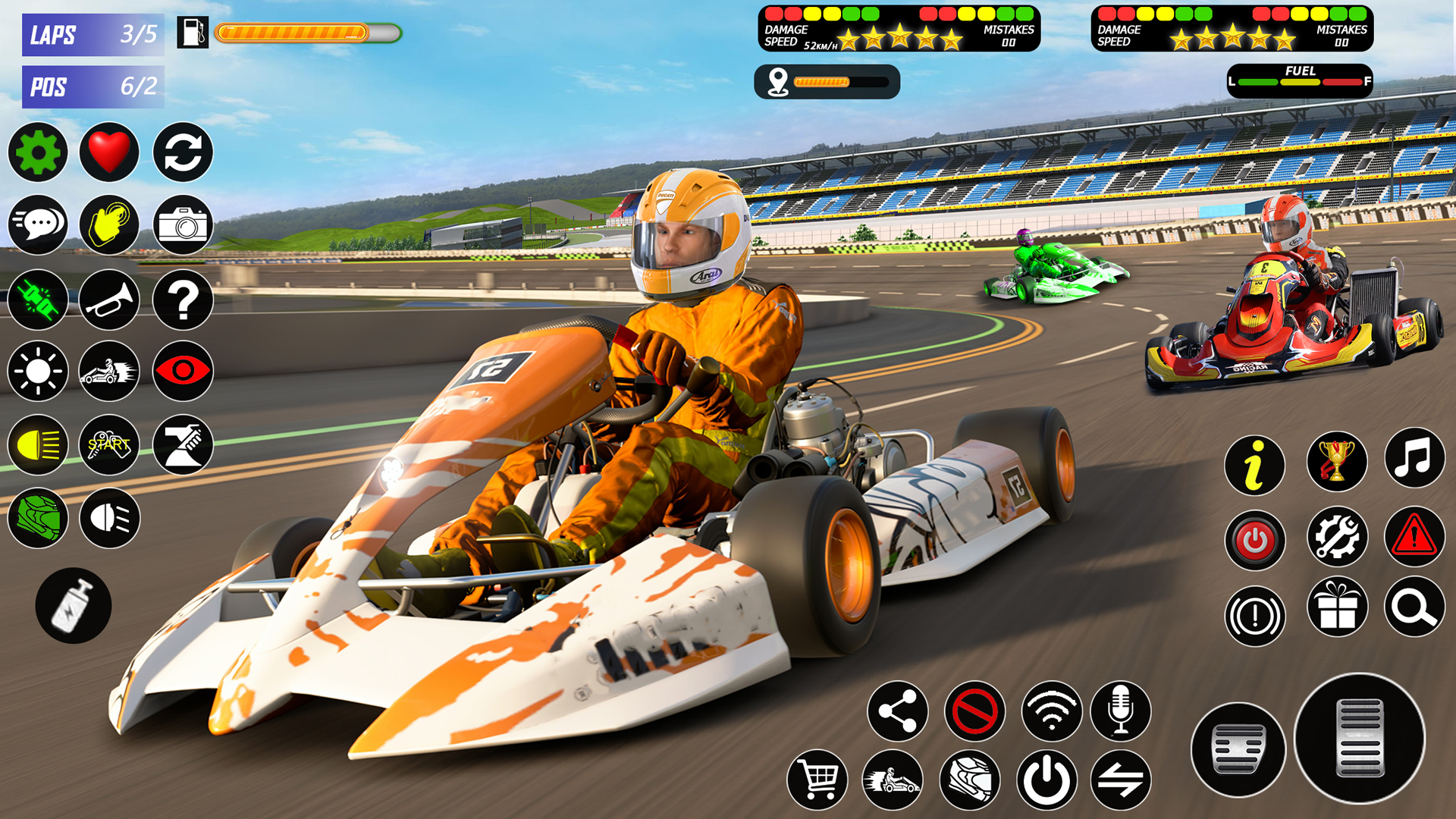Open help via the question mark icon
The height and width of the screenshot is (819, 1456).
point(182,299)
